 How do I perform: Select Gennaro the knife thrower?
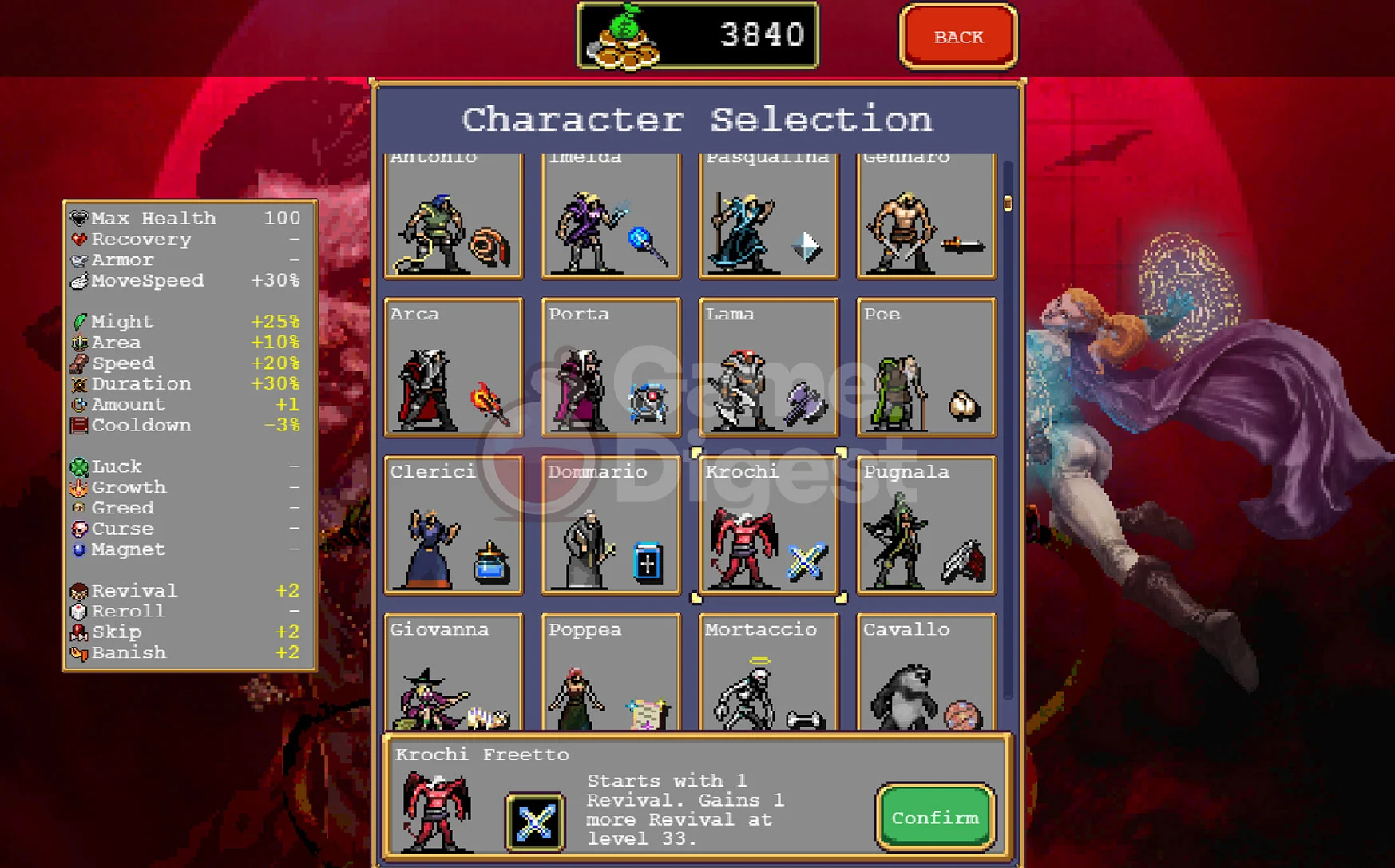tap(926, 216)
